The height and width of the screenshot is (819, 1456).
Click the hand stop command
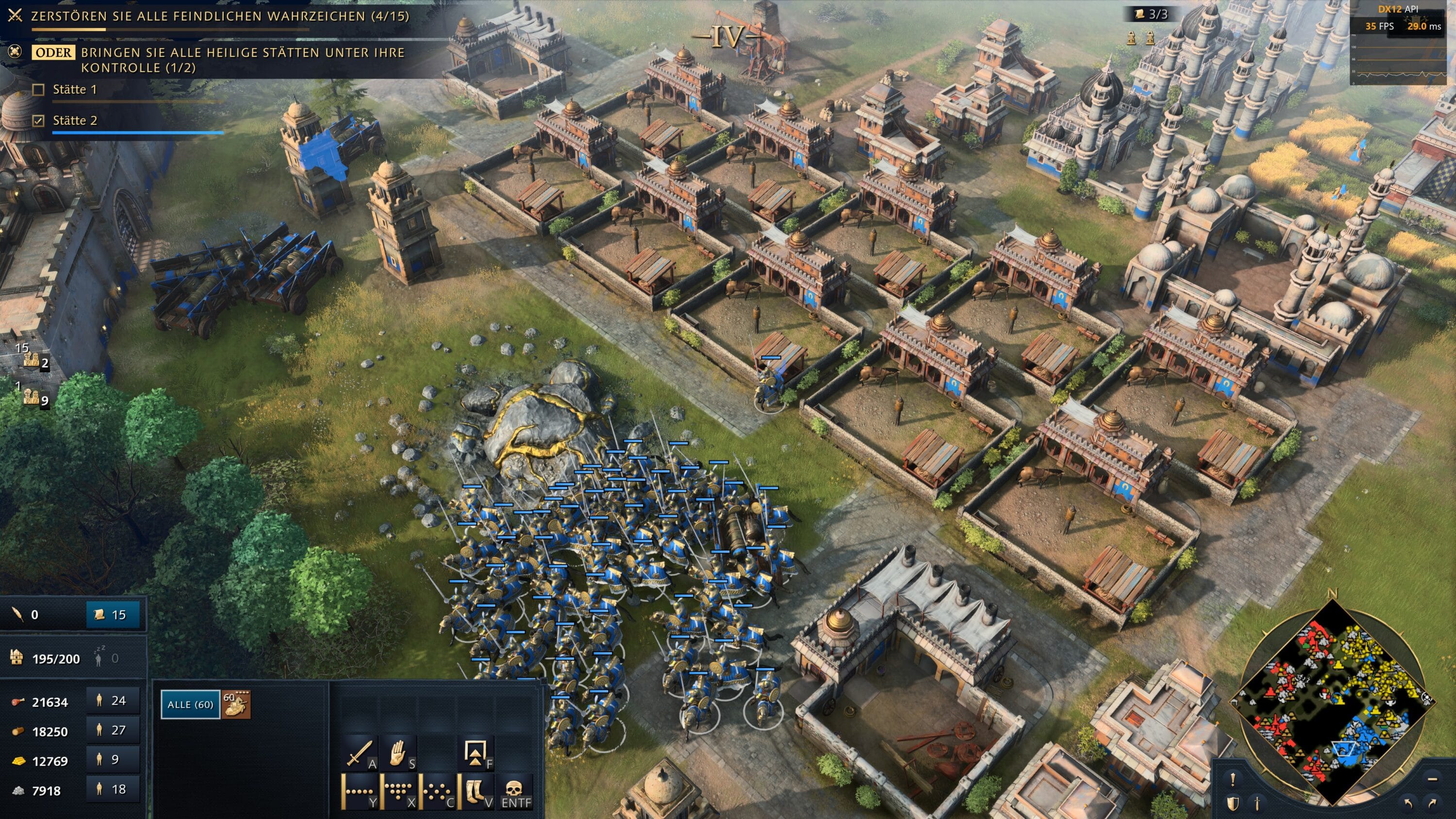[x=399, y=753]
